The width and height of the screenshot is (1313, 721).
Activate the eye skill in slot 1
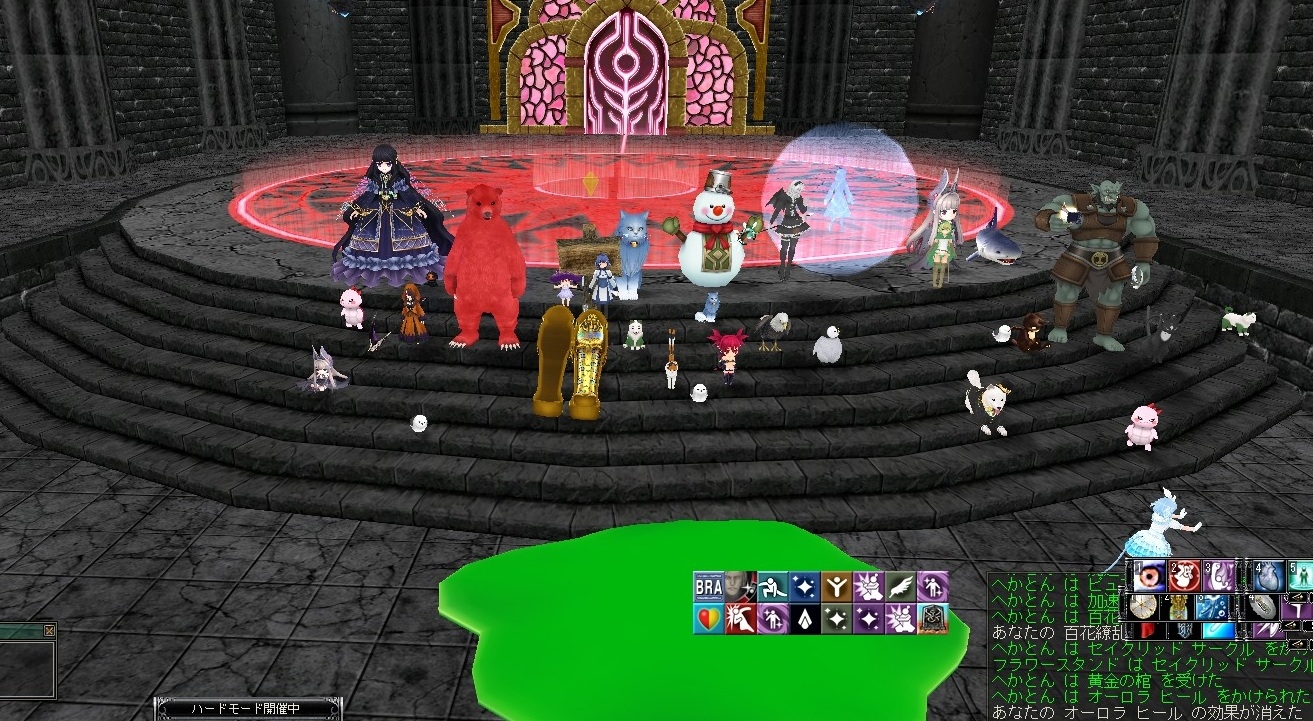point(1148,577)
